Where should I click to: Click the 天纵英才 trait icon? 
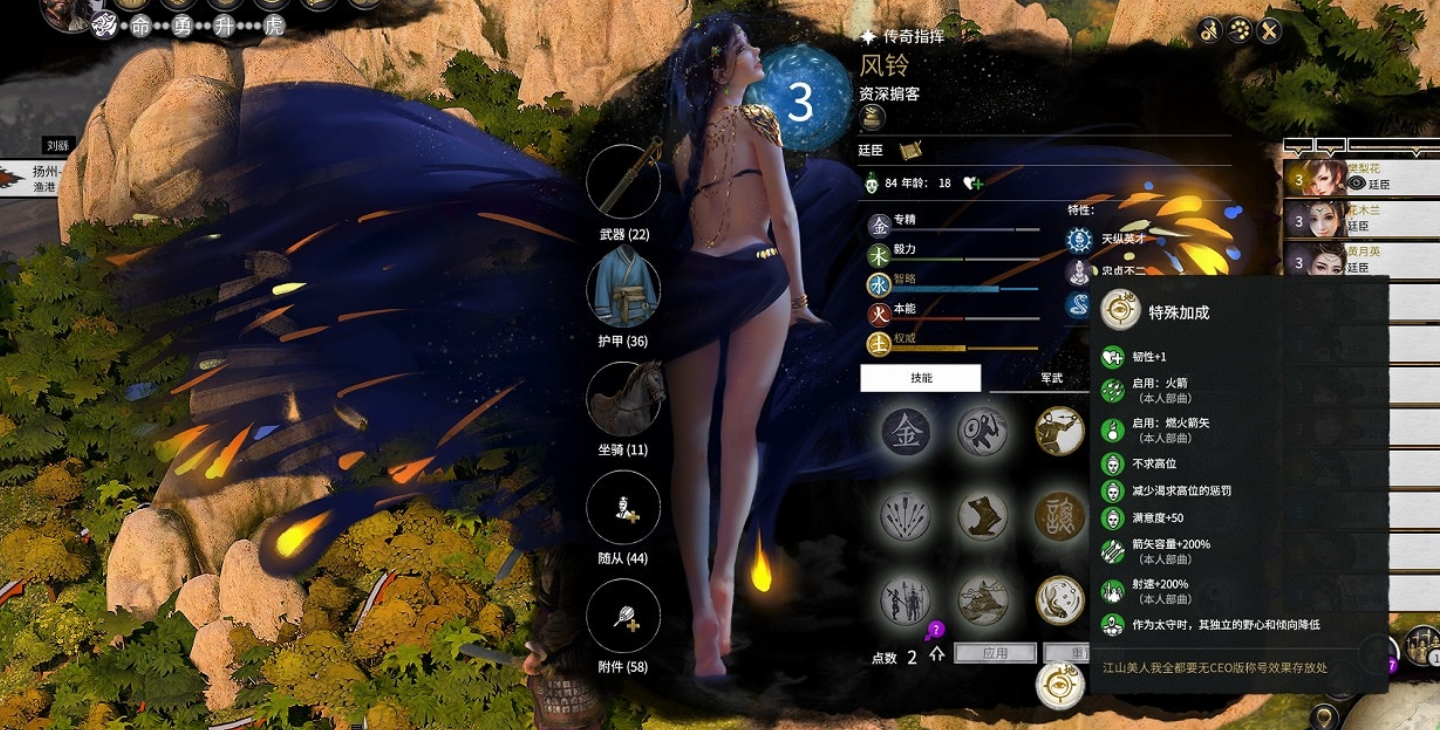tap(1079, 239)
